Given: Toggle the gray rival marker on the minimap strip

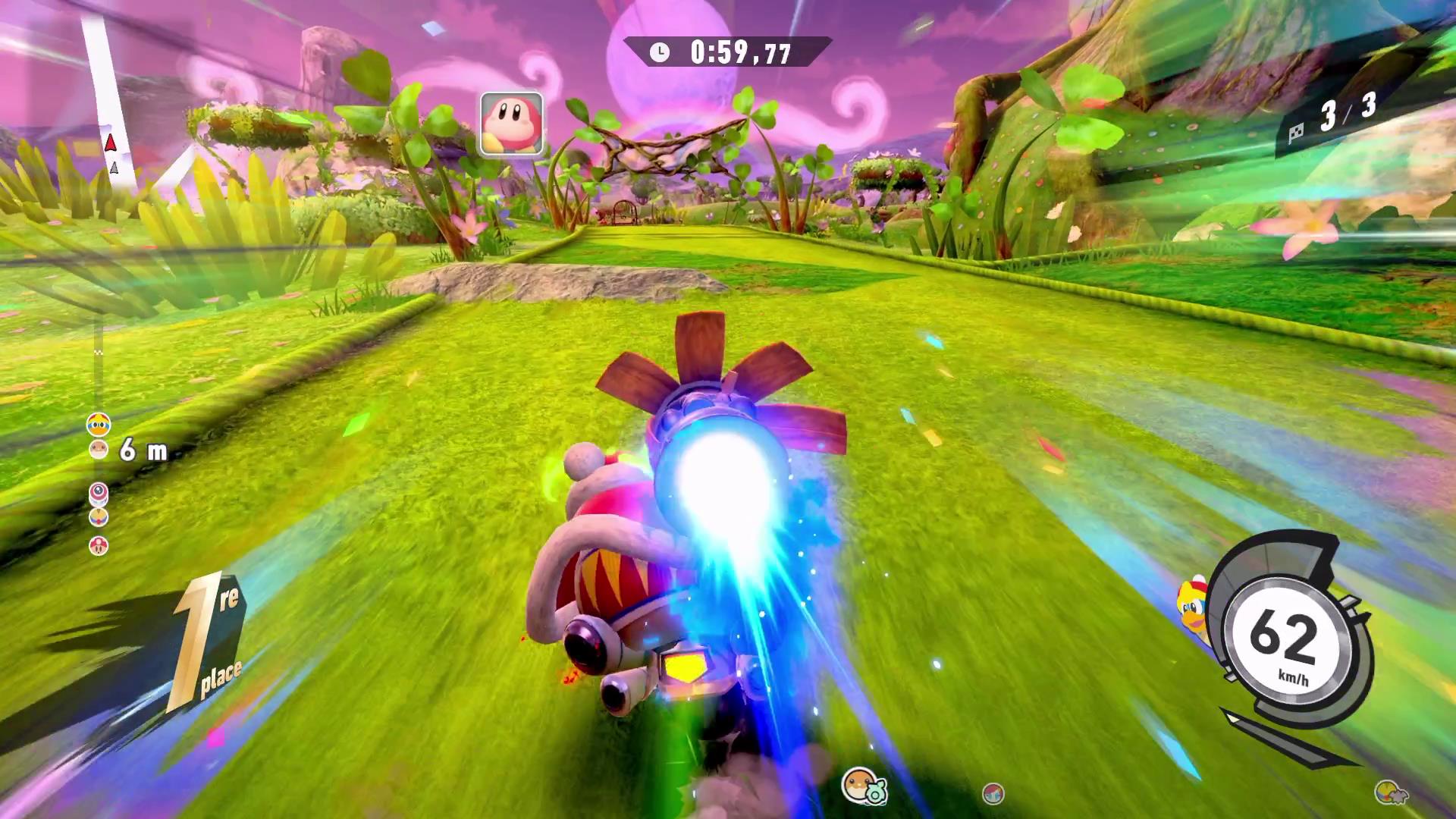Looking at the screenshot, I should [115, 168].
